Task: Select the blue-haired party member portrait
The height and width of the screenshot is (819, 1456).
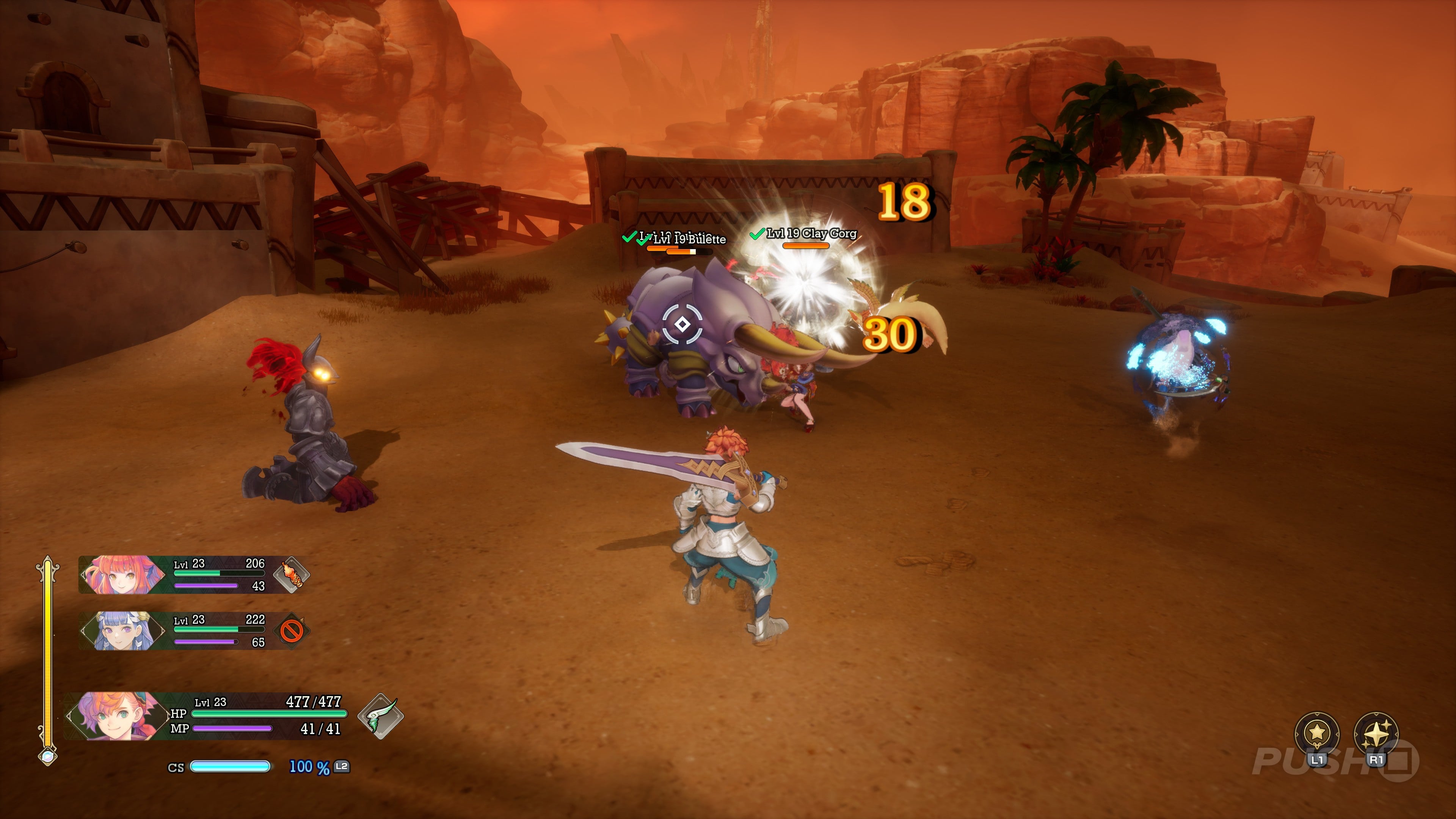Action: pyautogui.click(x=122, y=630)
